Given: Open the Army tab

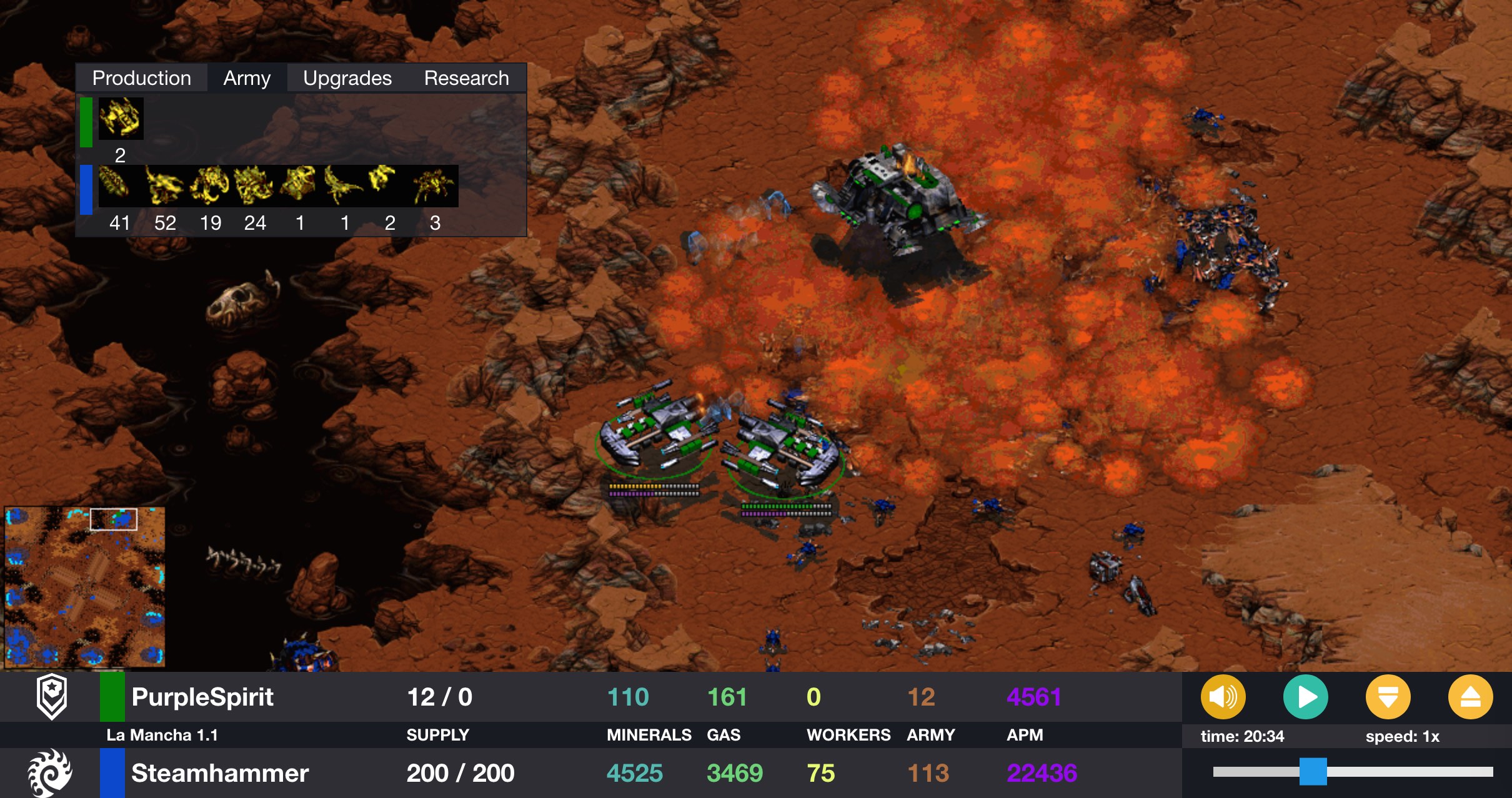Looking at the screenshot, I should (x=247, y=78).
